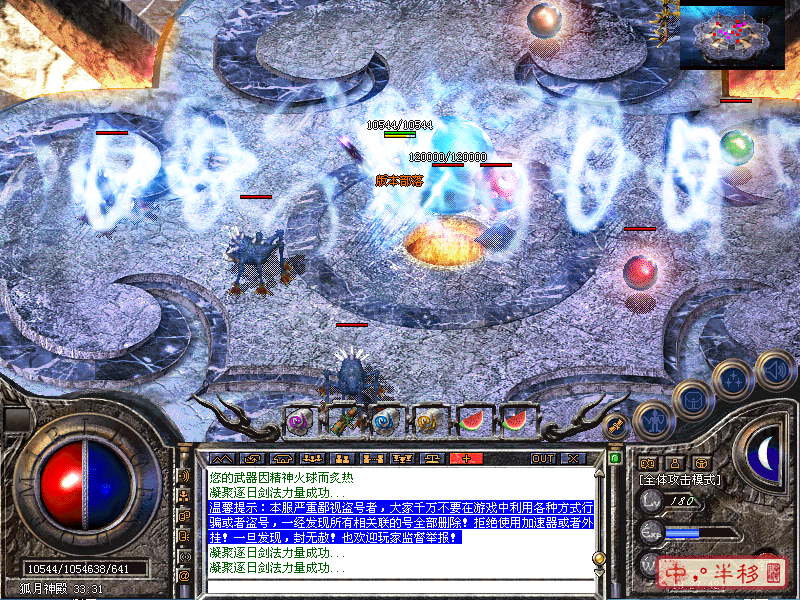Screen dimensions: 800x600
Task: Toggle the @ channel button beside chat
Action: point(184,576)
